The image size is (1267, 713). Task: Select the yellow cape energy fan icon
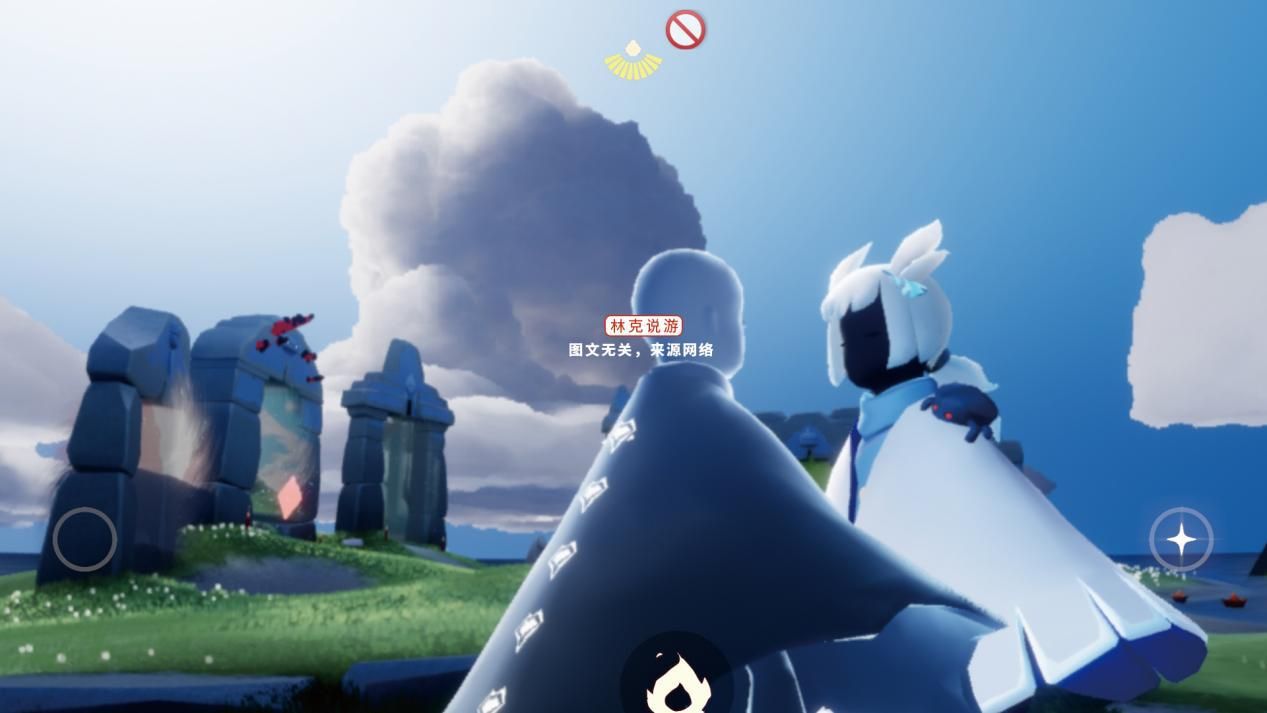[633, 61]
